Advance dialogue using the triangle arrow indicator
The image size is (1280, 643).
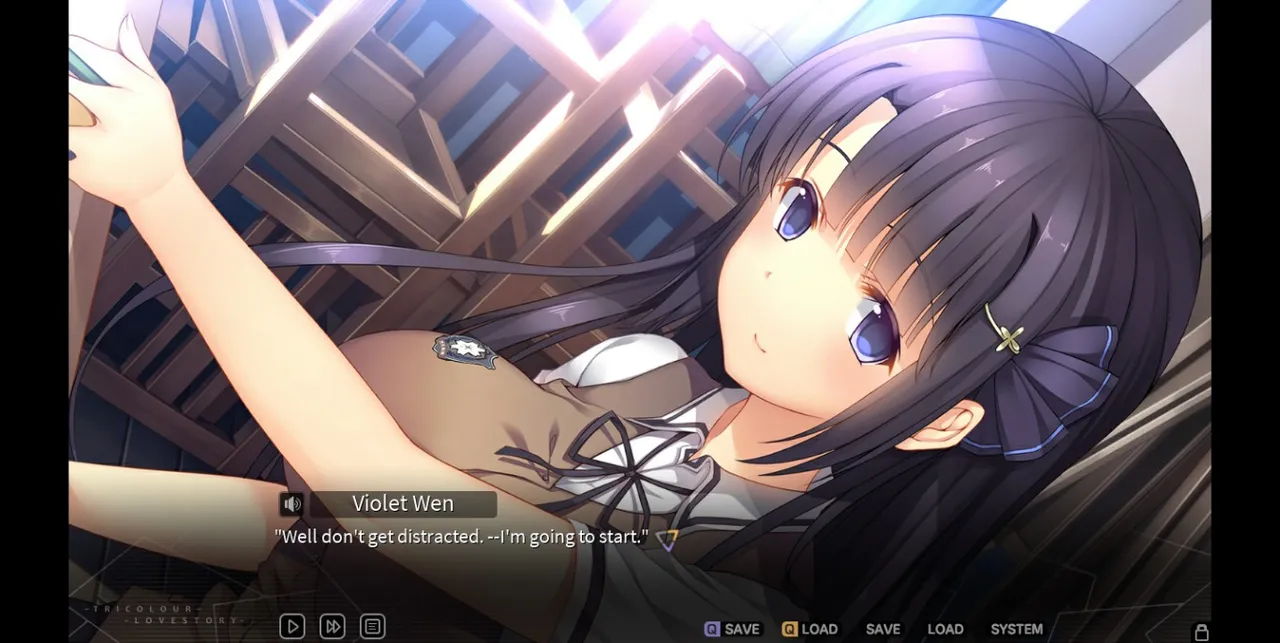666,540
